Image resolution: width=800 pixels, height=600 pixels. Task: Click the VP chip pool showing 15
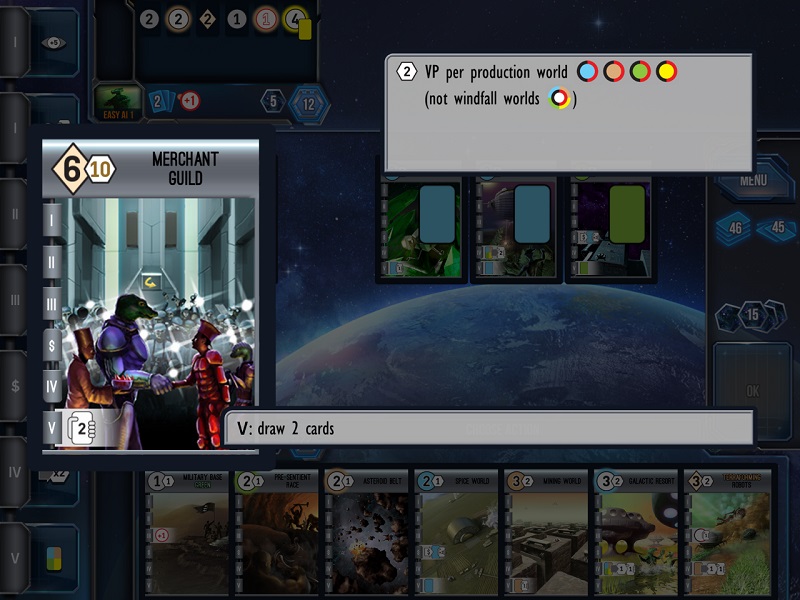pyautogui.click(x=753, y=317)
